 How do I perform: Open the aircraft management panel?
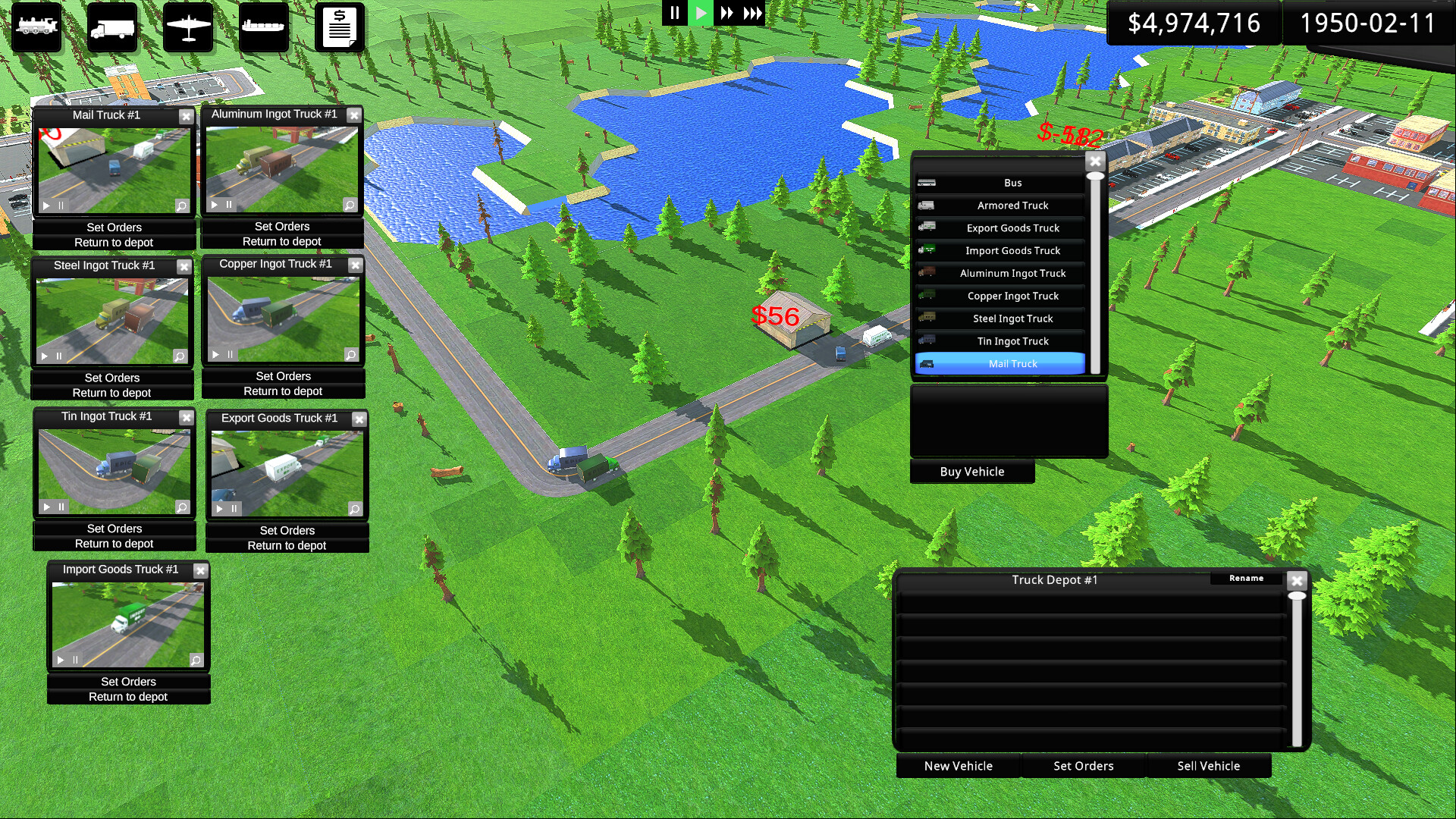[187, 27]
